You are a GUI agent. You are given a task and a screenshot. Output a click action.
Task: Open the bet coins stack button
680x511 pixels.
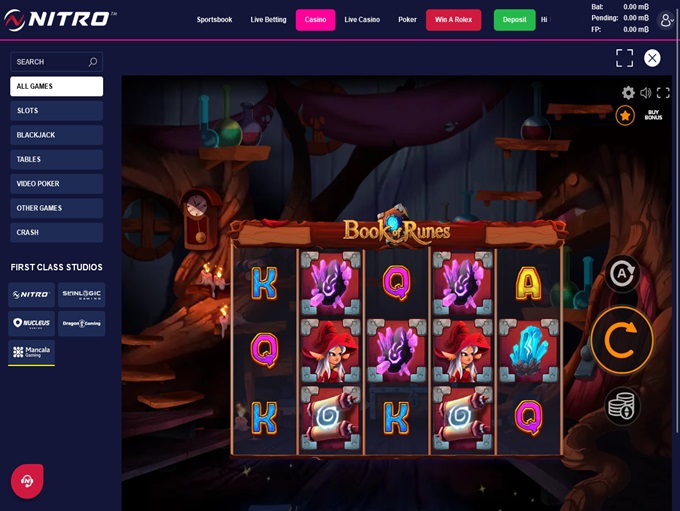point(621,406)
